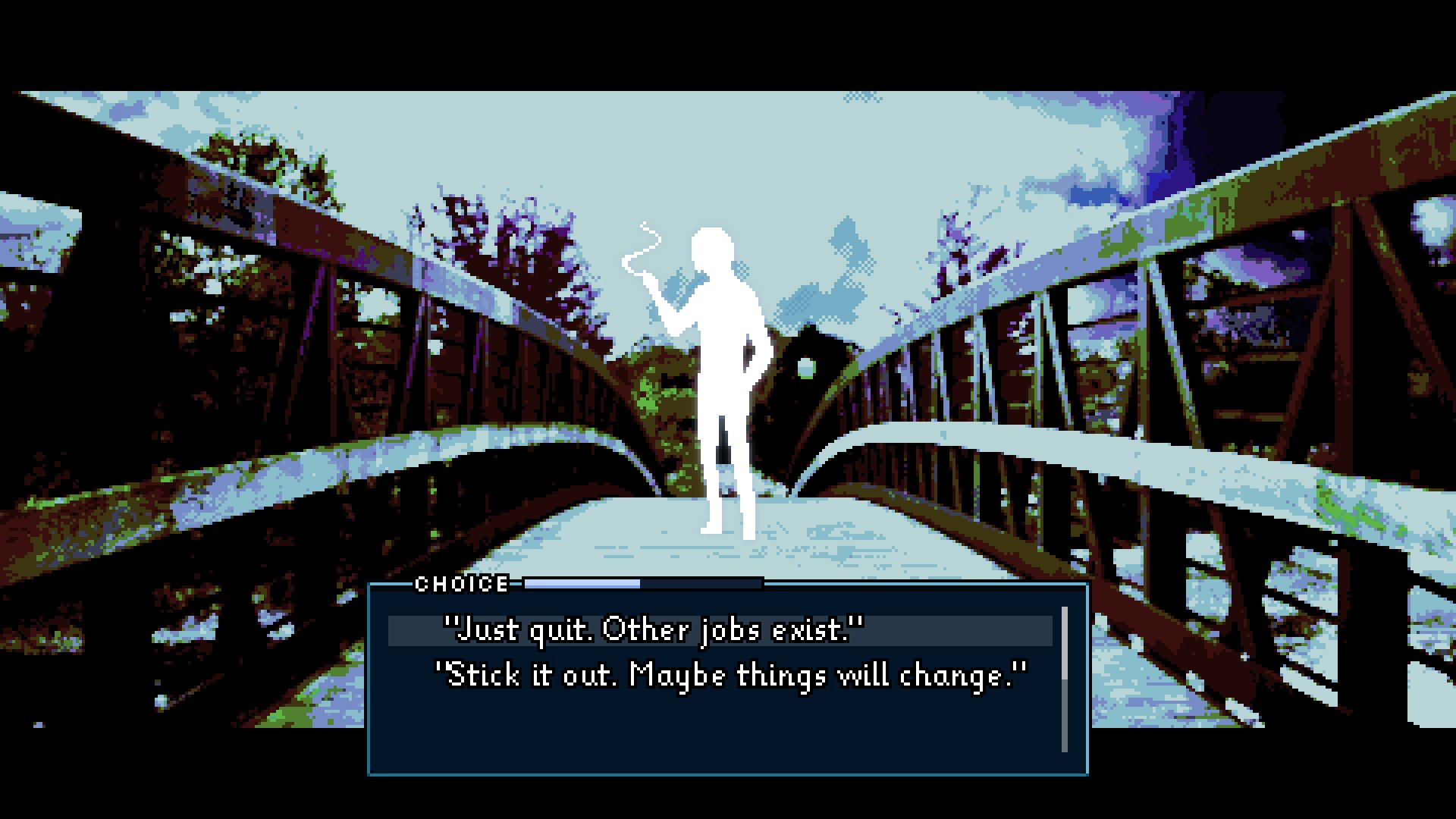Viewport: 1456px width, 819px height.
Task: Click the CHOICE label on the dialog
Action: [461, 584]
